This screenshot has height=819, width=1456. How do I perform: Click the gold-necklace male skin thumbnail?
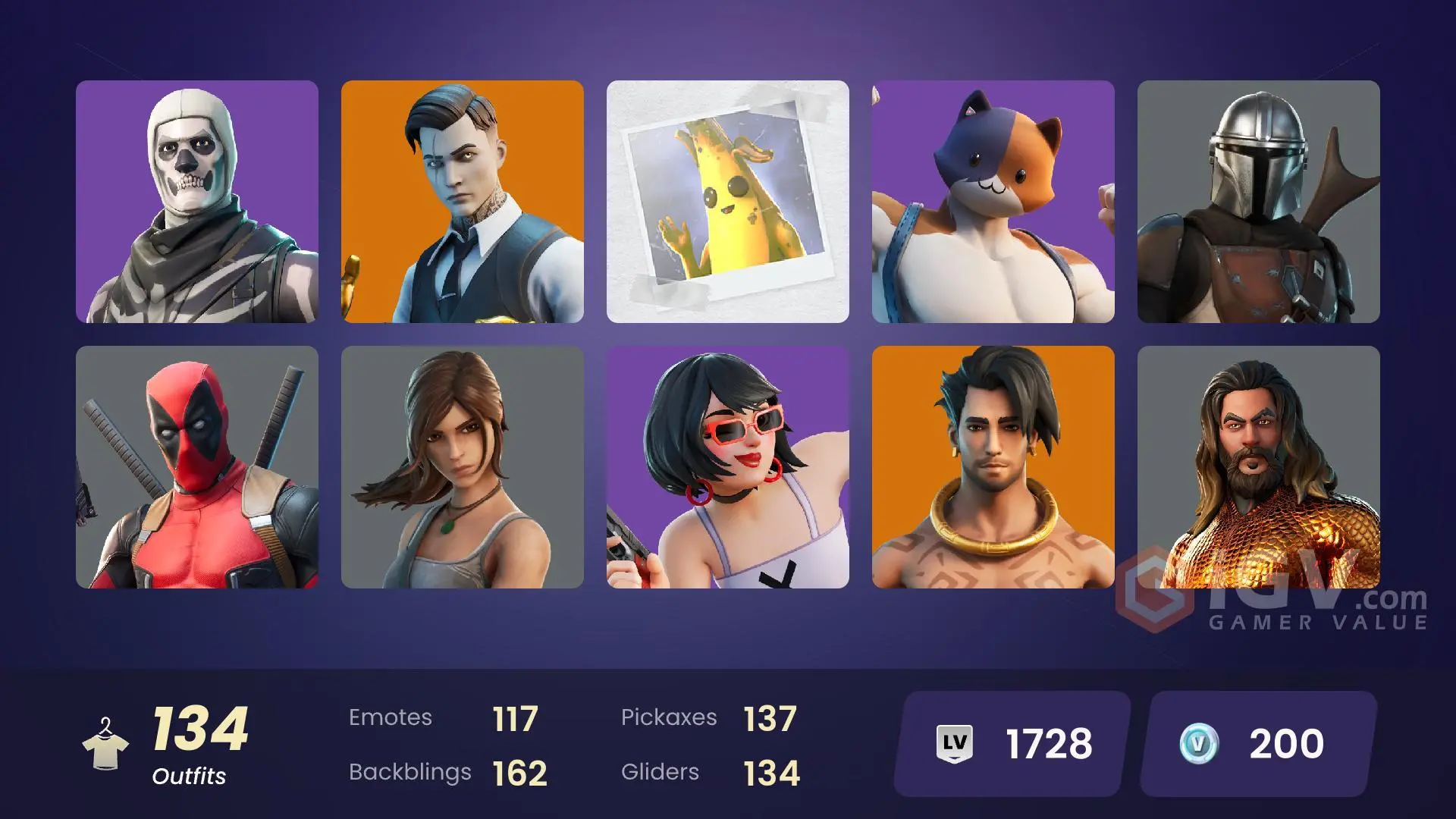tap(993, 466)
